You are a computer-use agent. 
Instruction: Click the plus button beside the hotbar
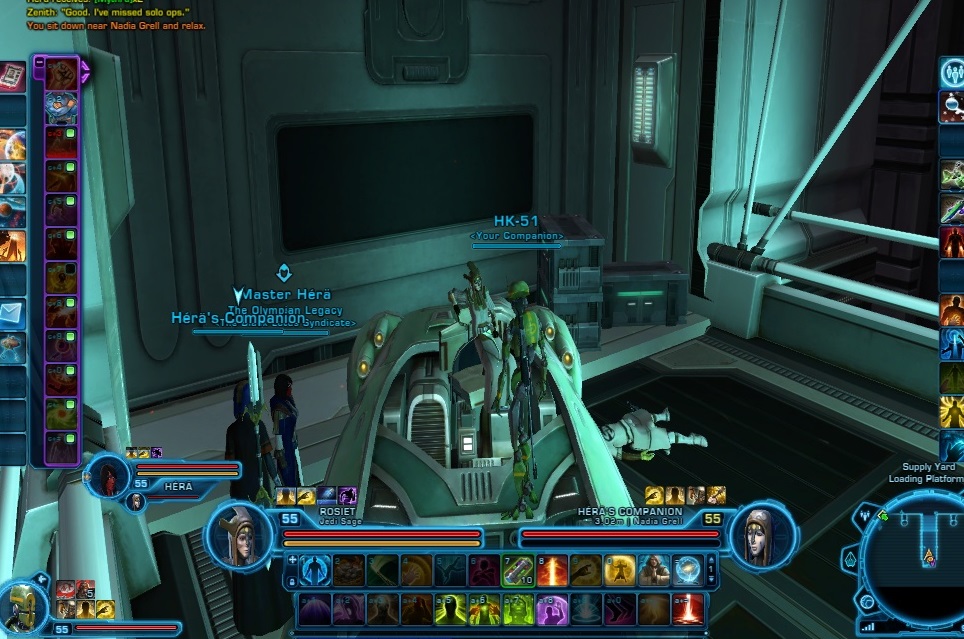coord(292,560)
